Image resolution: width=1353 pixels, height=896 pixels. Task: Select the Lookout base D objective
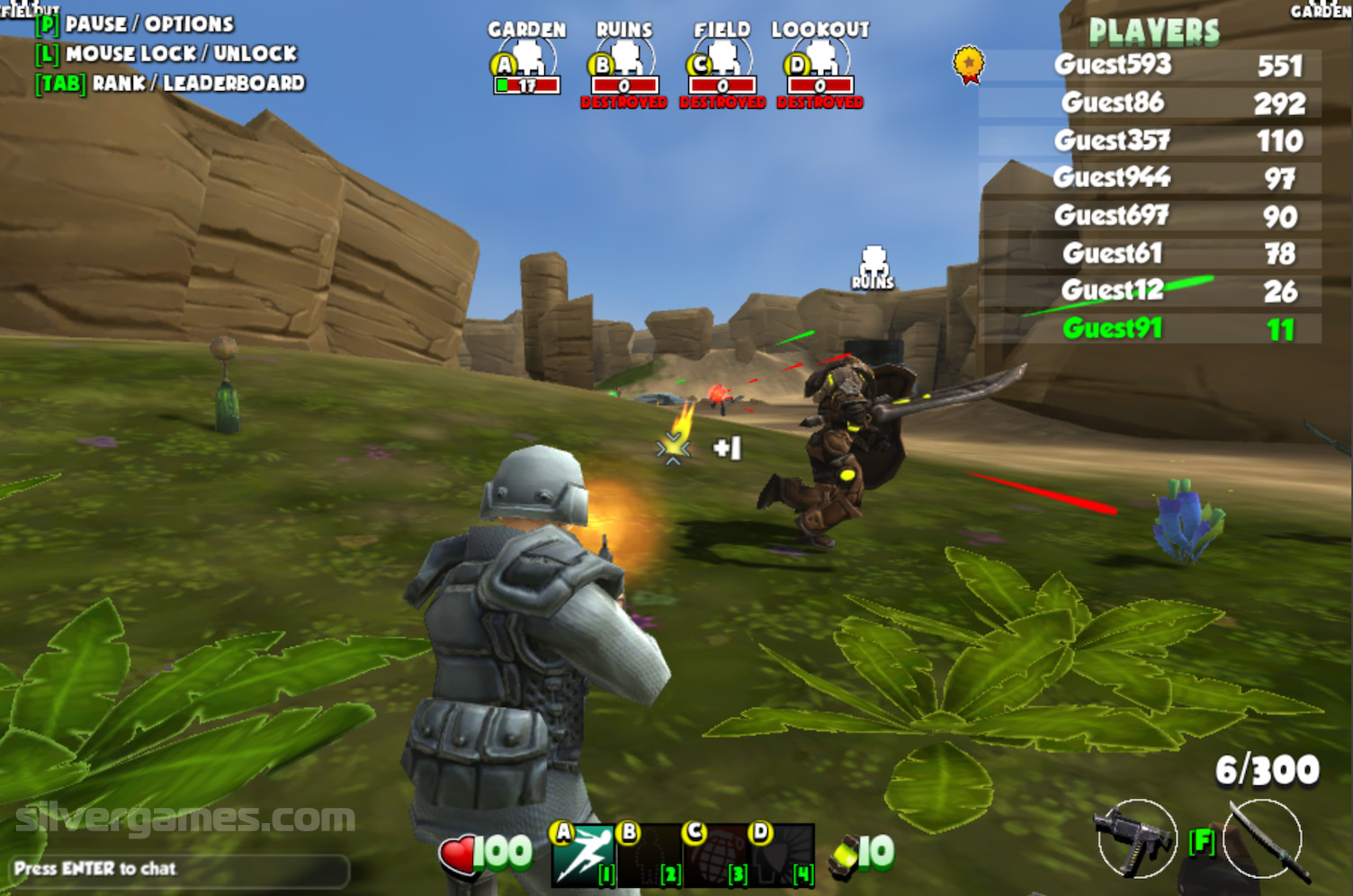[x=820, y=65]
